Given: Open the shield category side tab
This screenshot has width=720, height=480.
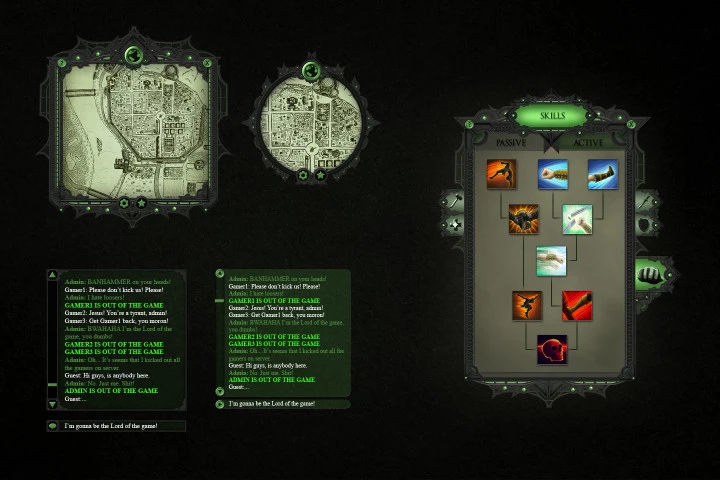Looking at the screenshot, I should 644,224.
